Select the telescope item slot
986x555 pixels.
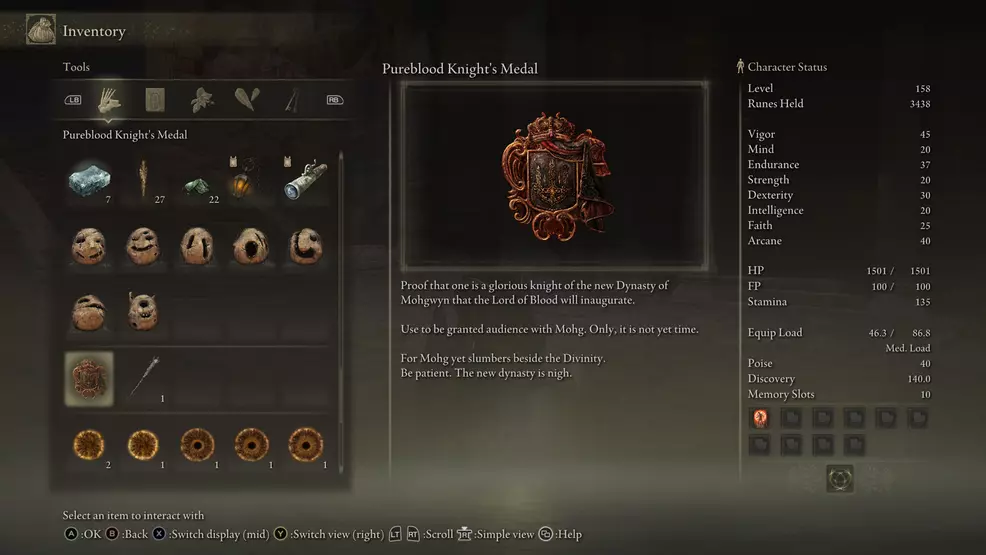(x=304, y=179)
